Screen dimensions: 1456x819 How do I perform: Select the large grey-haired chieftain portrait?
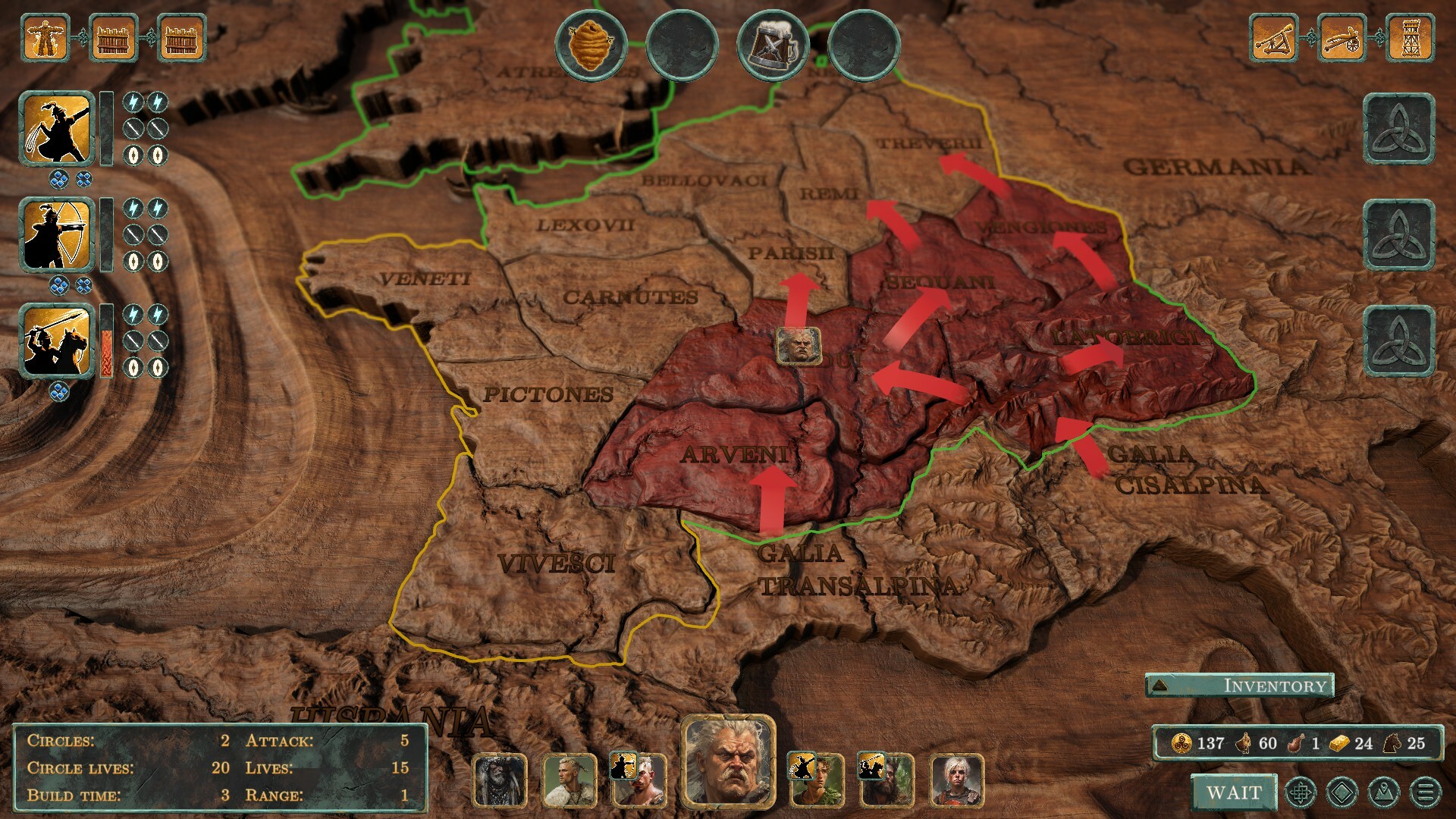728,761
